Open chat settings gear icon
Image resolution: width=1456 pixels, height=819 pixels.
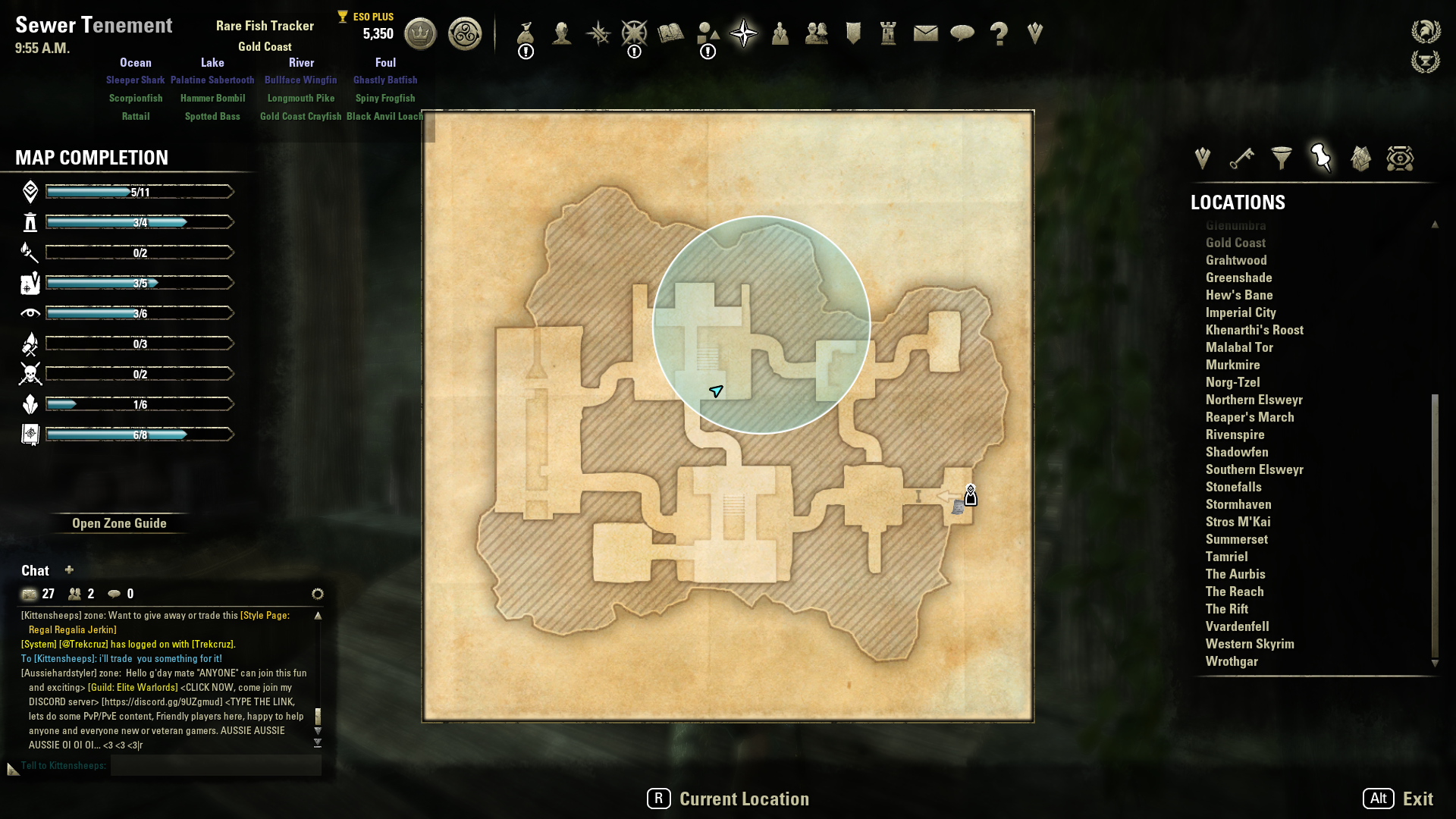click(318, 594)
